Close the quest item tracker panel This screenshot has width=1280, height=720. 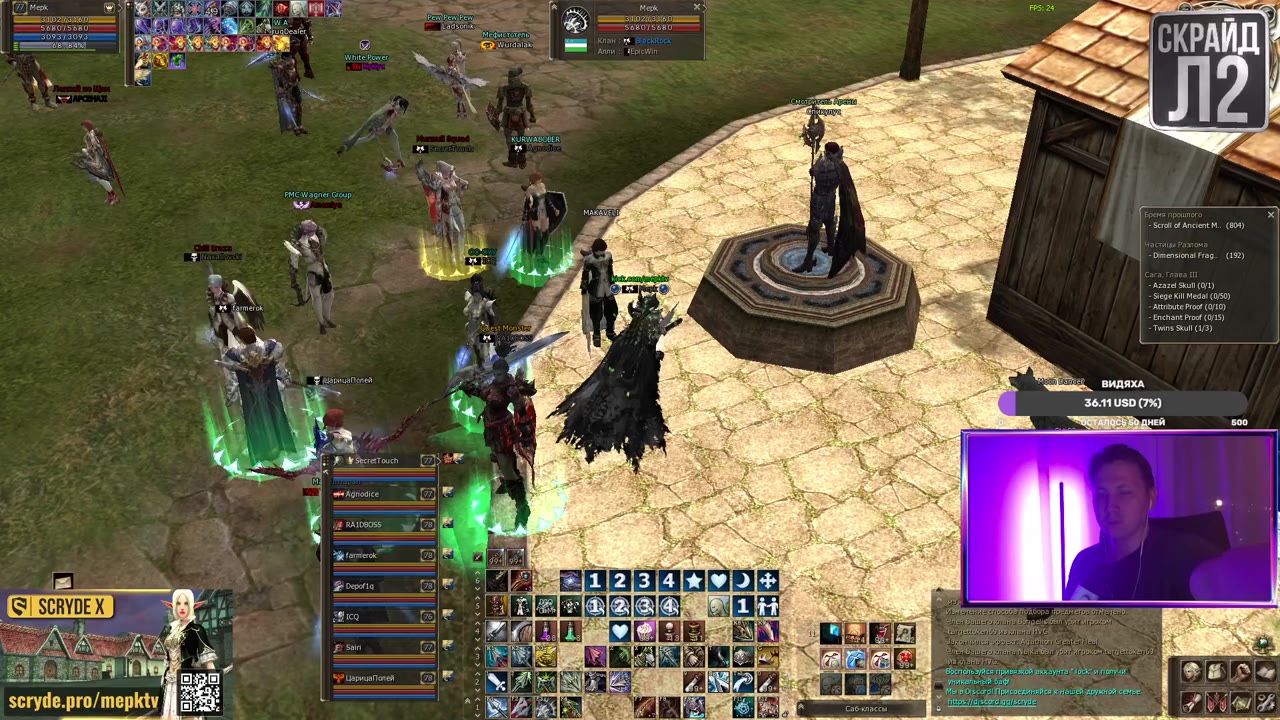click(1270, 215)
